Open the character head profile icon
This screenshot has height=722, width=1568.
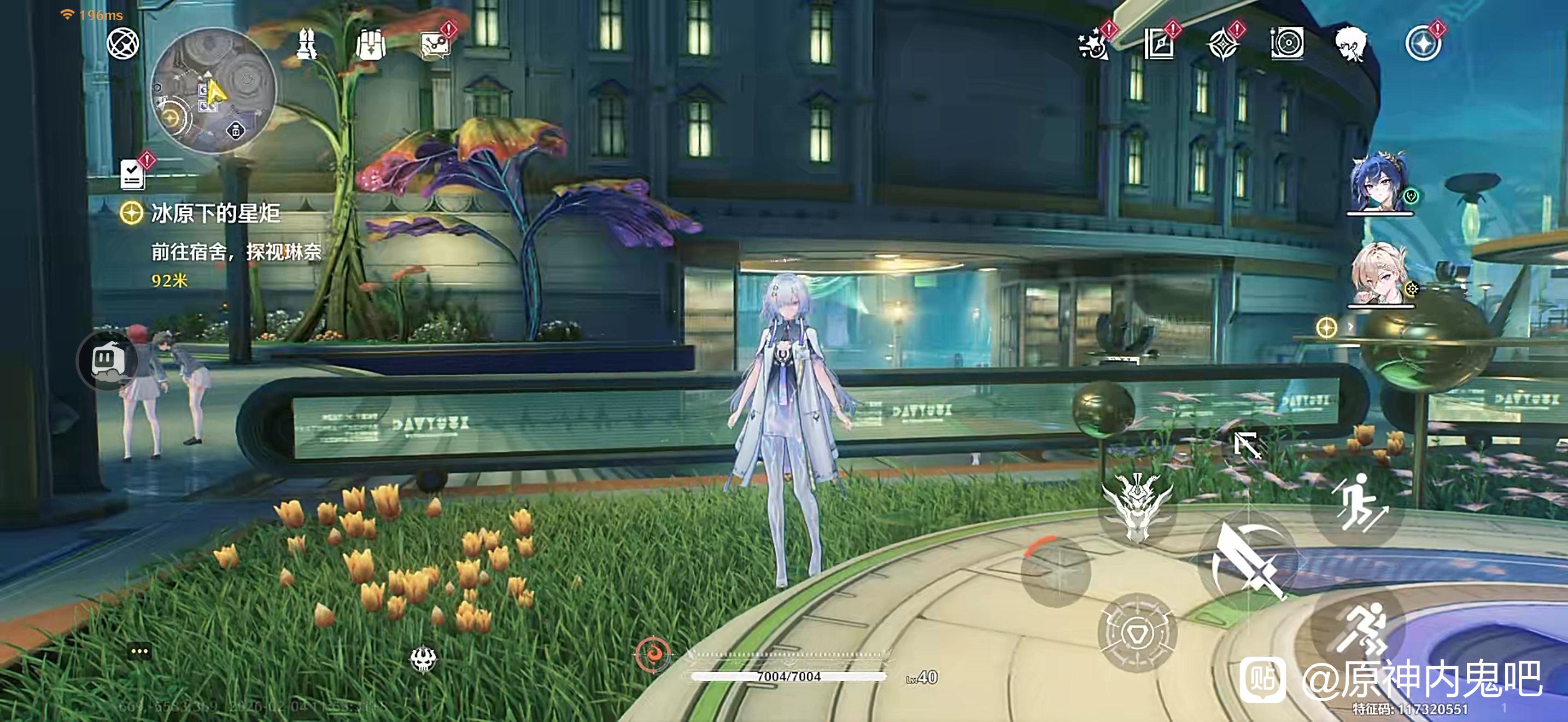coord(1350,44)
